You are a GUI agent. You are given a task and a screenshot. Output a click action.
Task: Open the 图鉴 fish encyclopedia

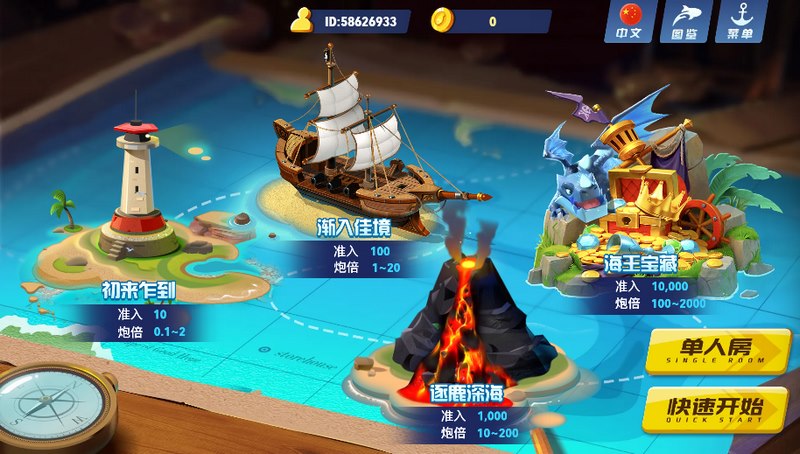[x=685, y=23]
